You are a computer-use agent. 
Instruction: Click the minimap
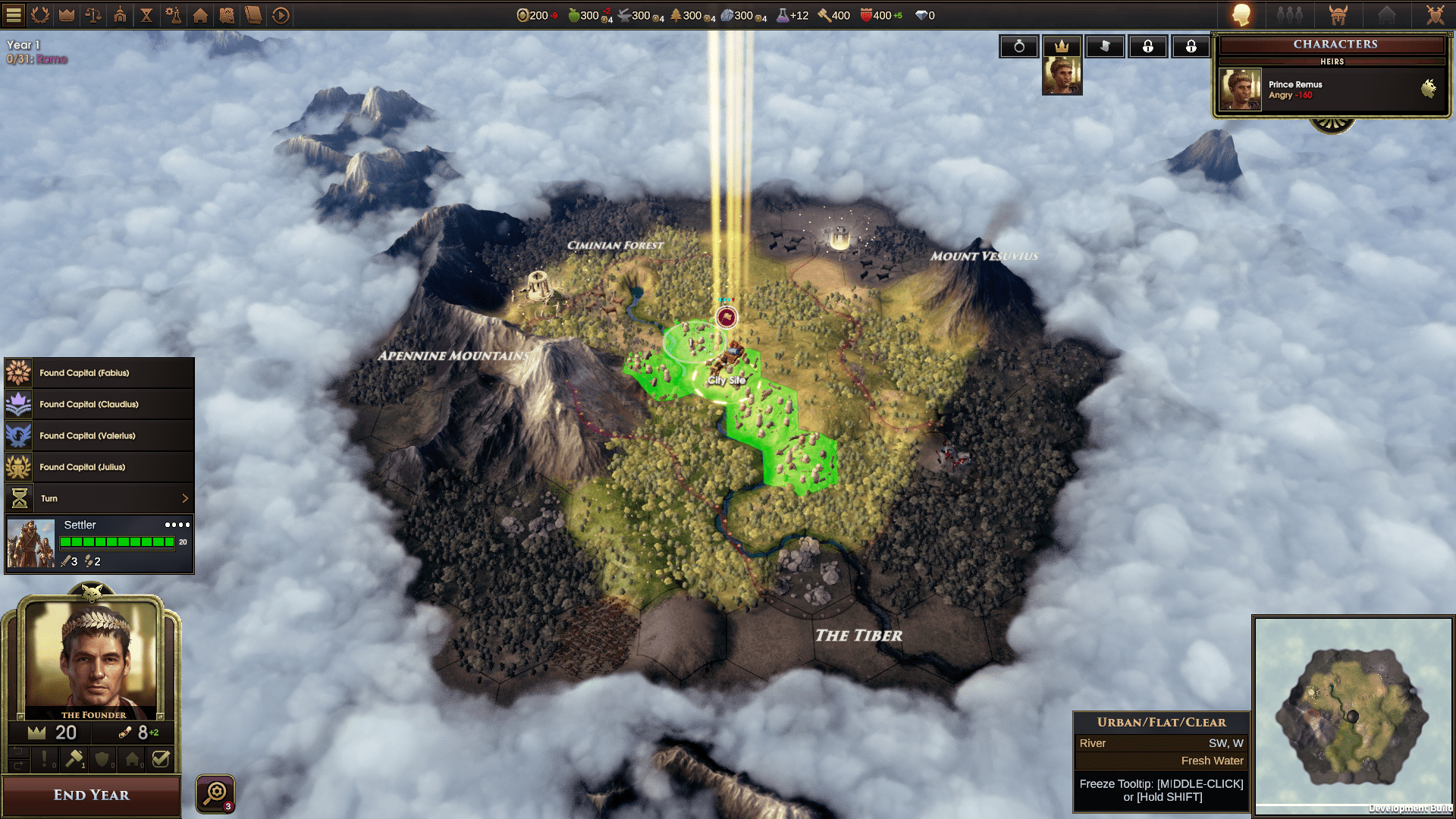(x=1352, y=716)
